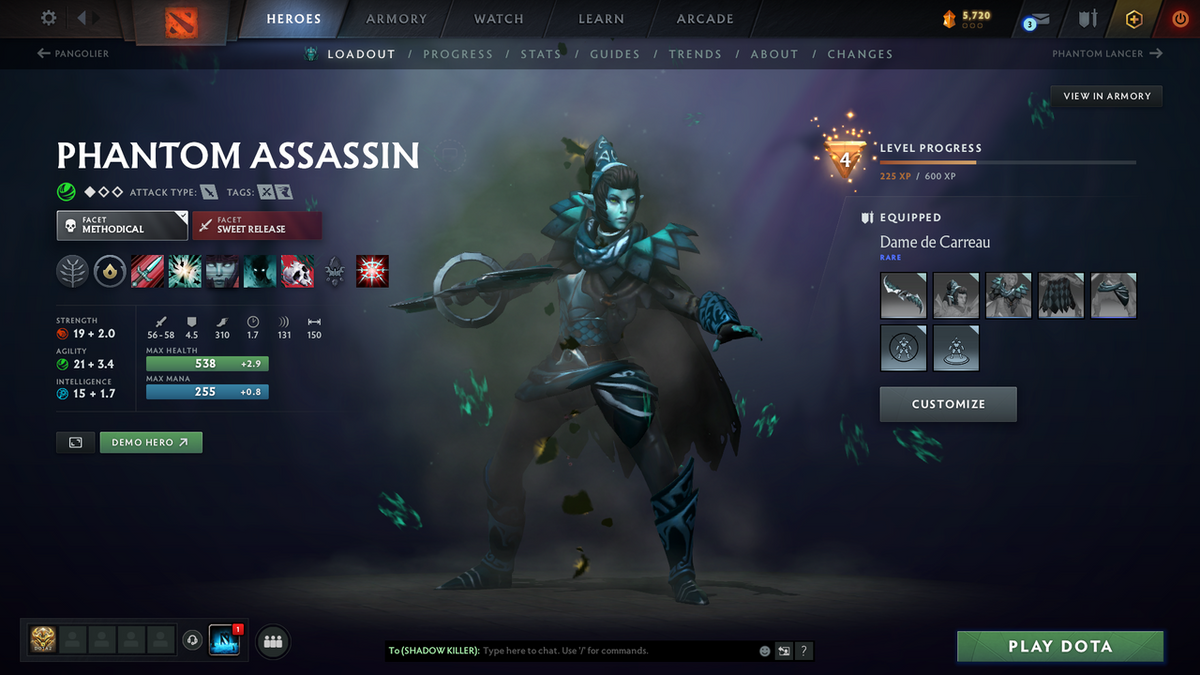This screenshot has width=1200, height=675.
Task: Quit the game with the power icon
Action: click(1180, 19)
